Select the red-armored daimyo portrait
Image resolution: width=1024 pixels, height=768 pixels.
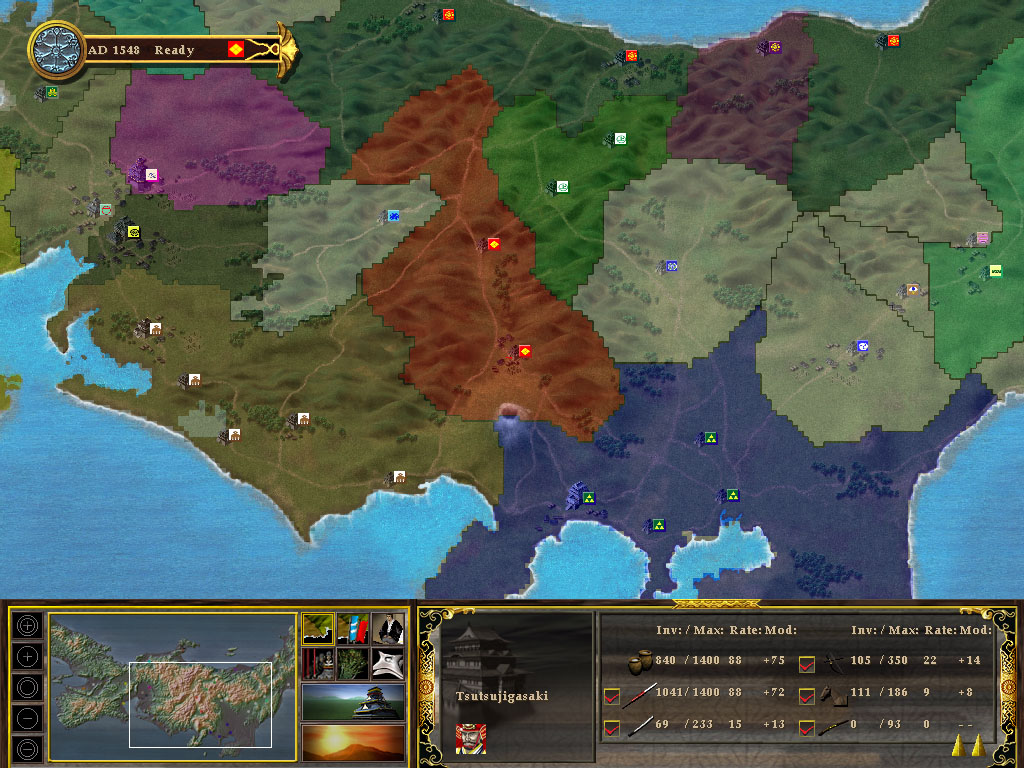pyautogui.click(x=468, y=737)
